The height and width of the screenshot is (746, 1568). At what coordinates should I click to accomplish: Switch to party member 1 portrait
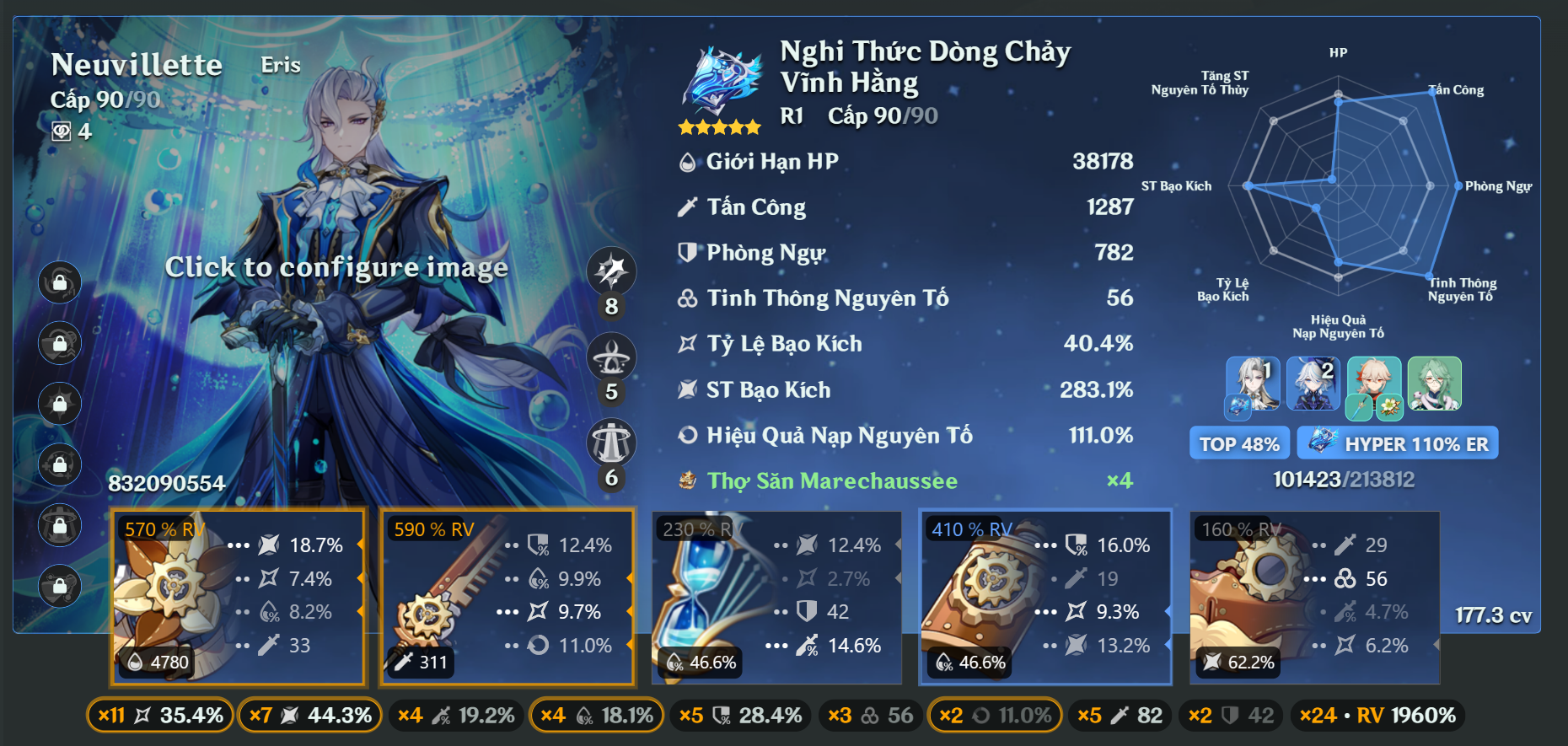point(1252,385)
